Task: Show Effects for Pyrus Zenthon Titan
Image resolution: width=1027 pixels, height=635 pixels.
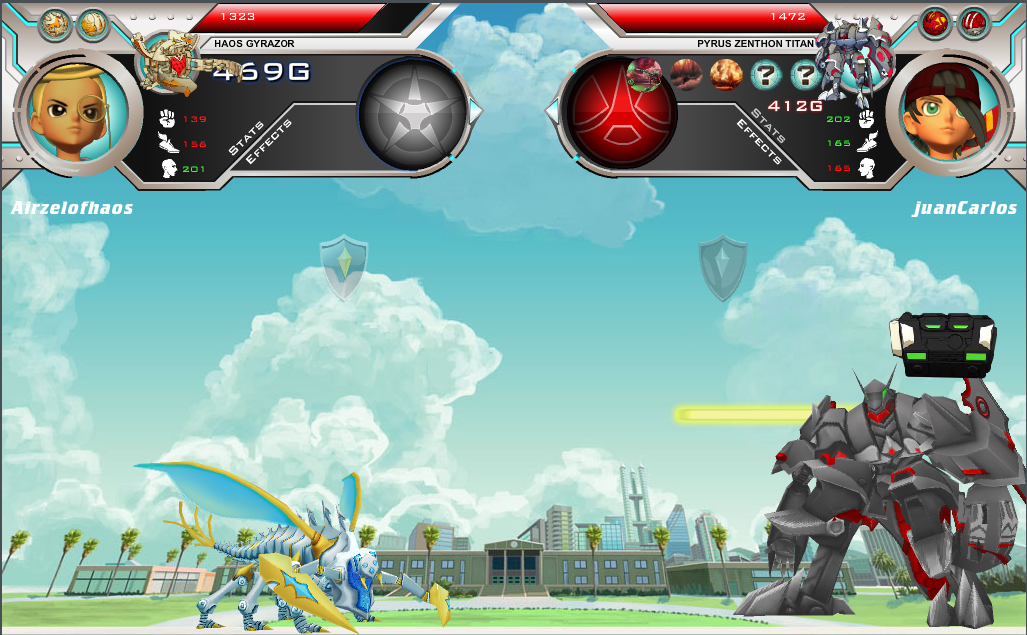Action: (759, 143)
